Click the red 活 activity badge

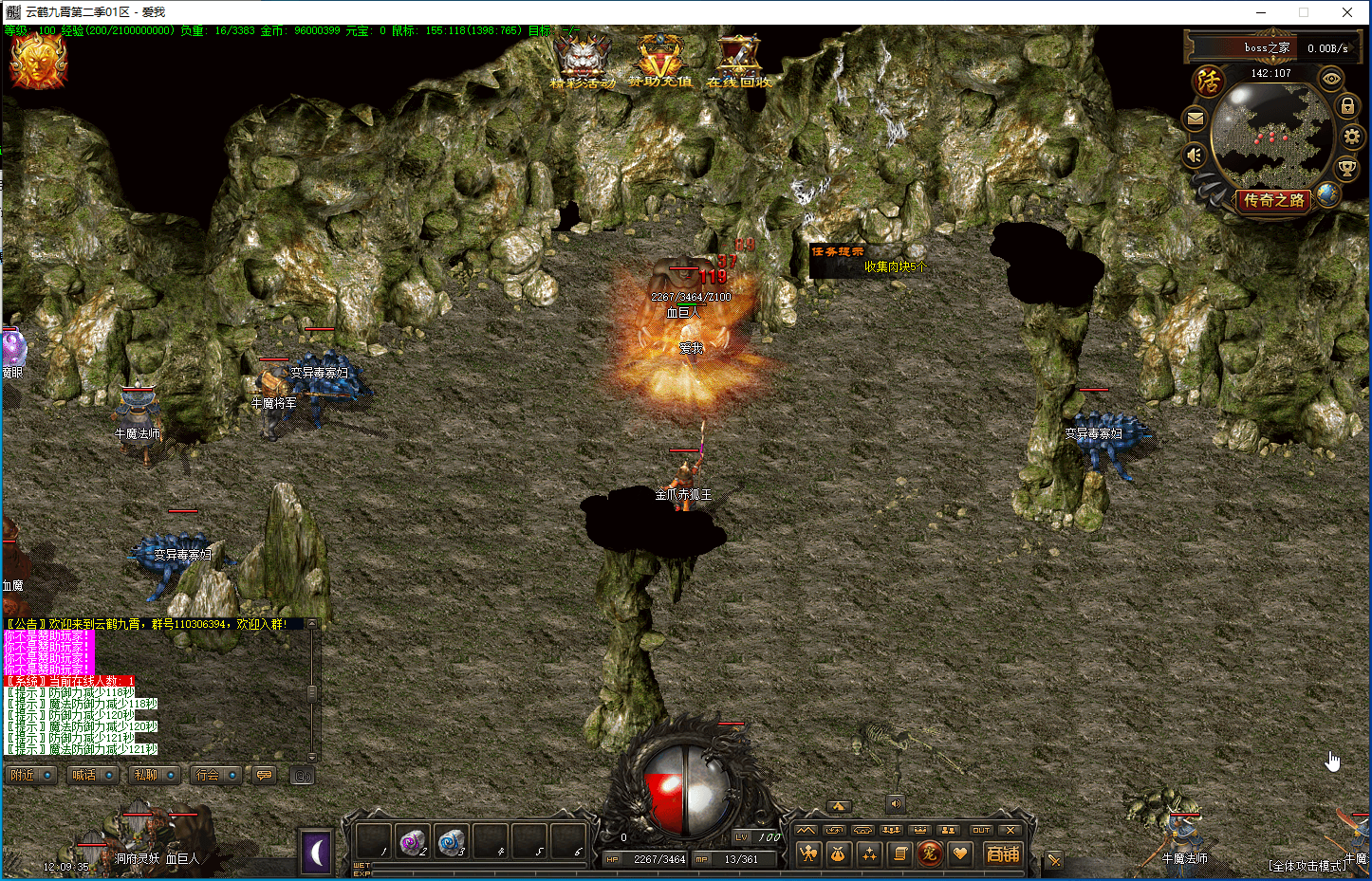tap(1209, 82)
